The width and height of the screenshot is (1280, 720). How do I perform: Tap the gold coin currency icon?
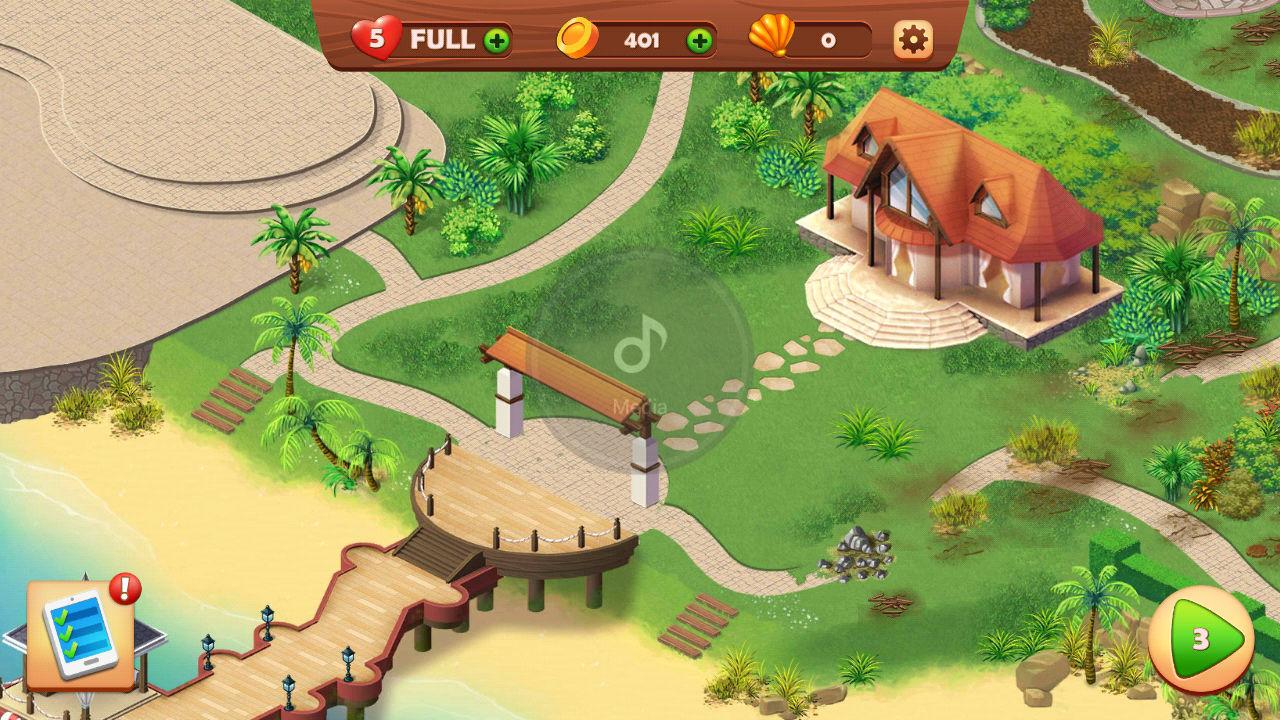click(x=578, y=36)
